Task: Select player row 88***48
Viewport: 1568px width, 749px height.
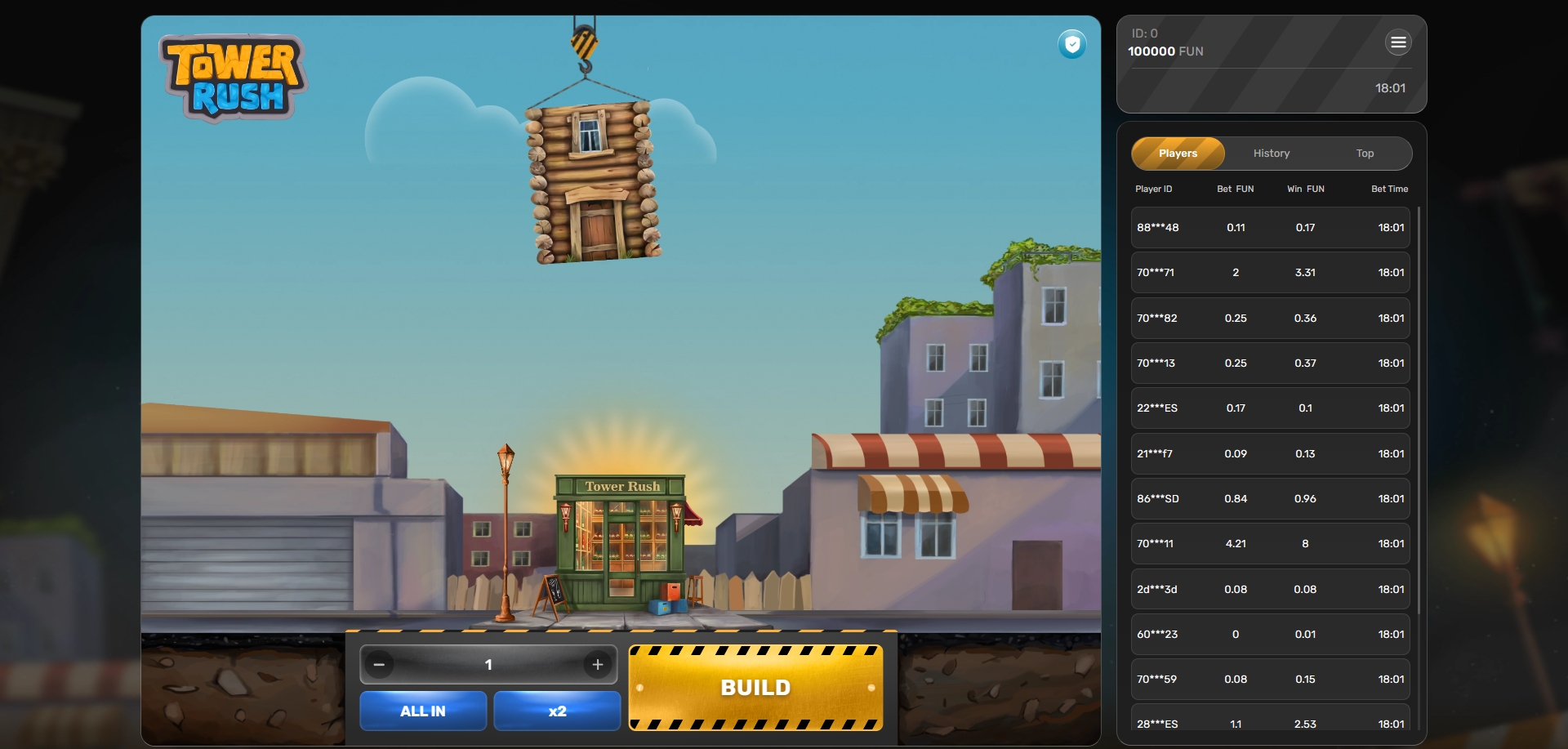Action: (x=1270, y=228)
